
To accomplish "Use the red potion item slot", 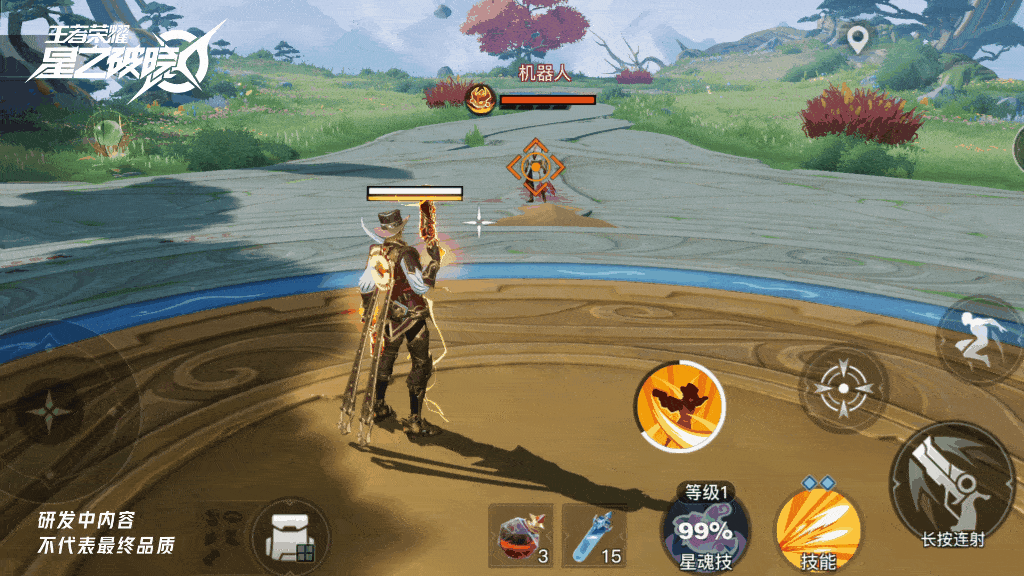I will point(520,535).
